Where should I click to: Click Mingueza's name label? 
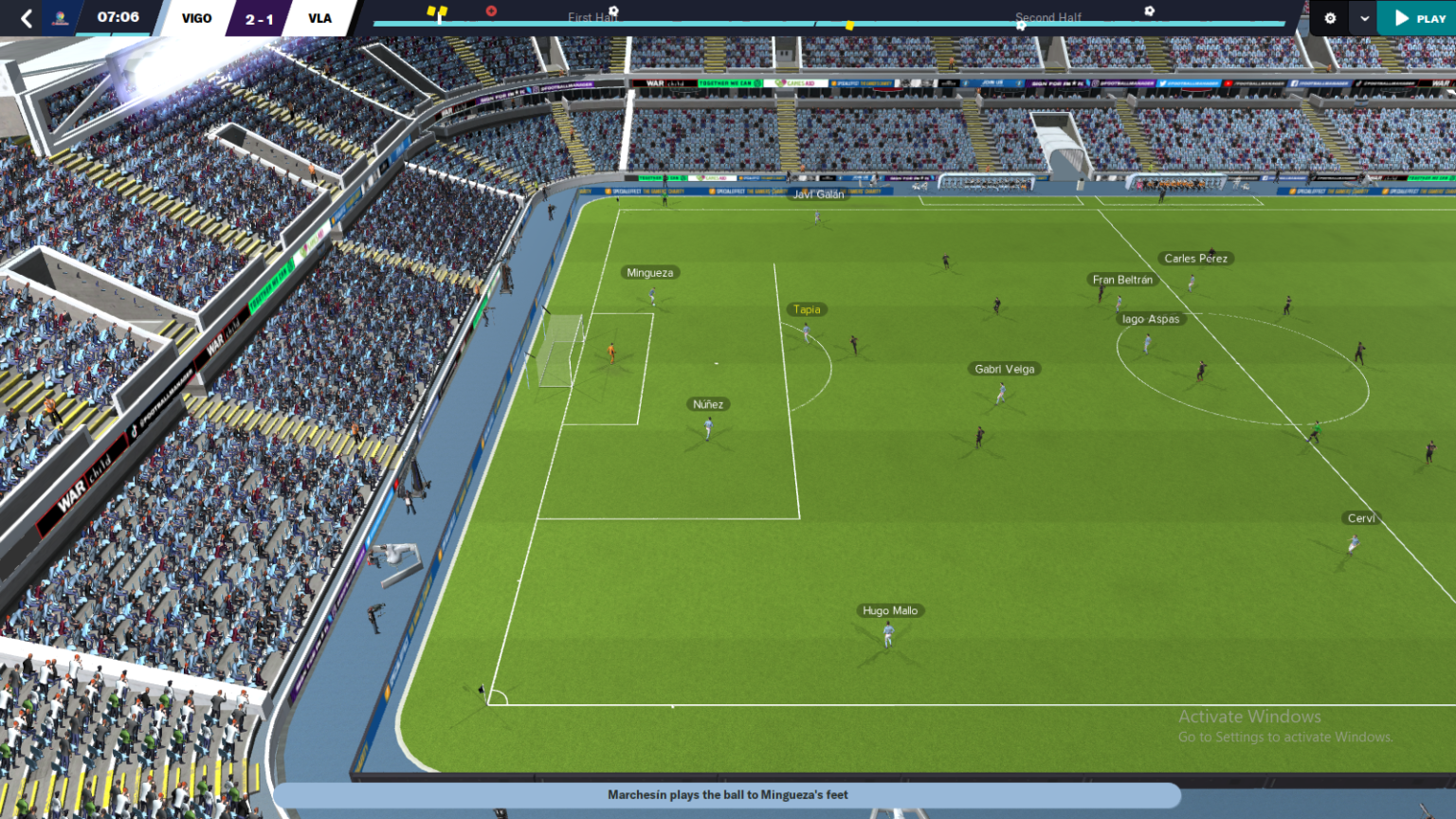[x=650, y=272]
